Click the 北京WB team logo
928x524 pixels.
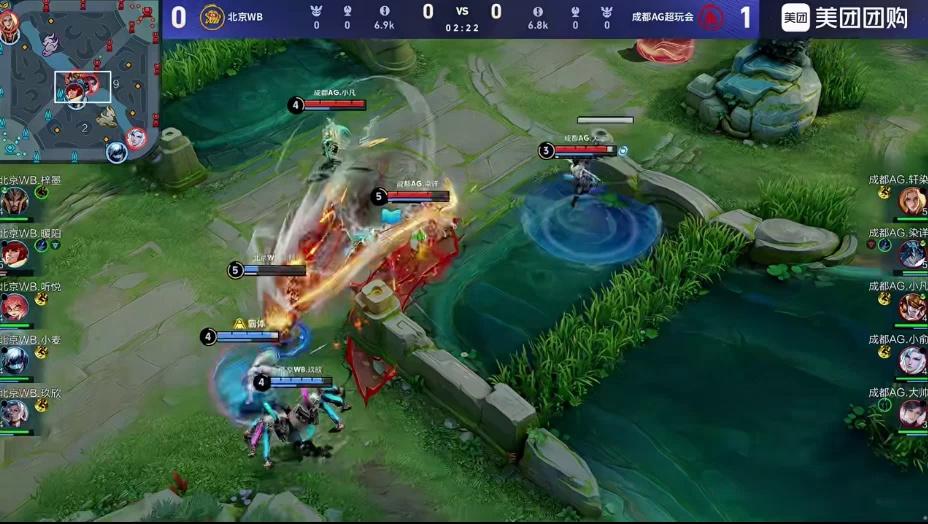212,17
